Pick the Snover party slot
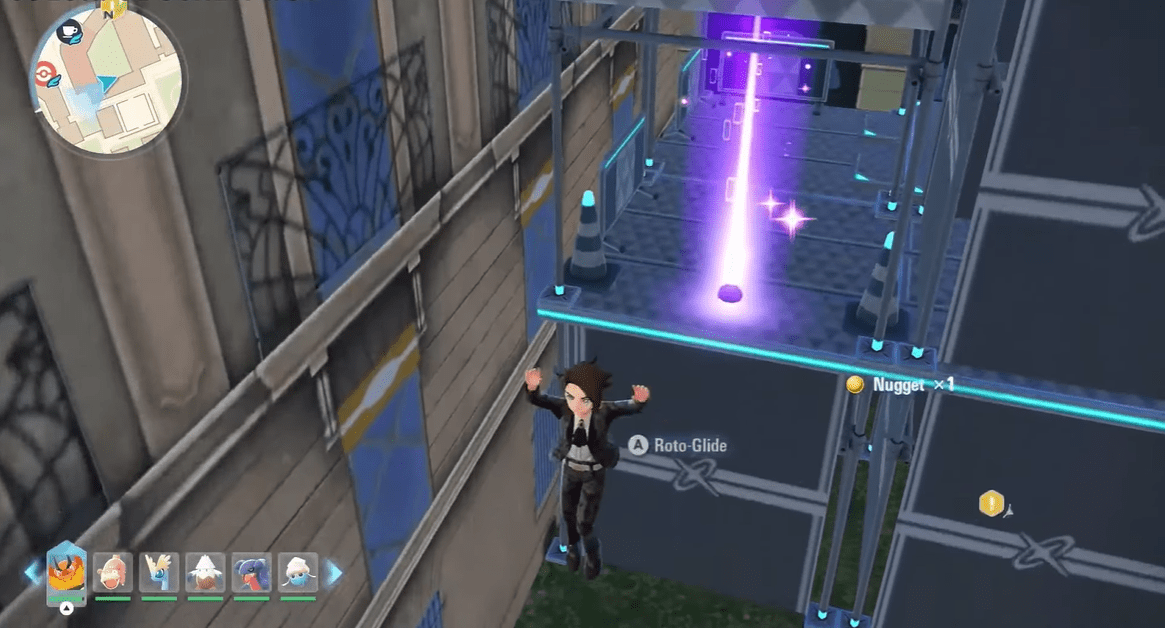 pyautogui.click(x=205, y=573)
